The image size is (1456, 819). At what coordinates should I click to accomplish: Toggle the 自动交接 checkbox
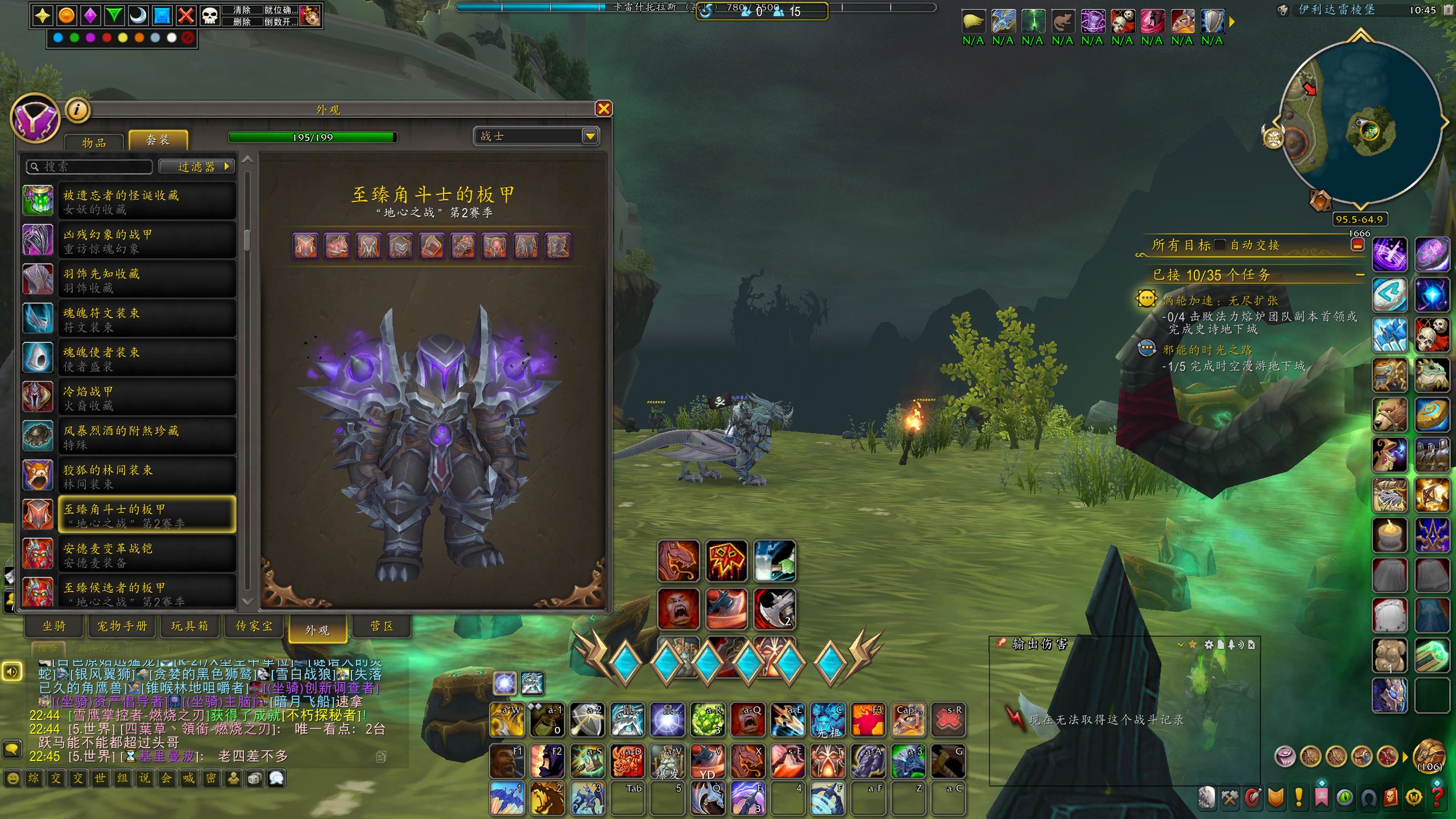point(1219,245)
